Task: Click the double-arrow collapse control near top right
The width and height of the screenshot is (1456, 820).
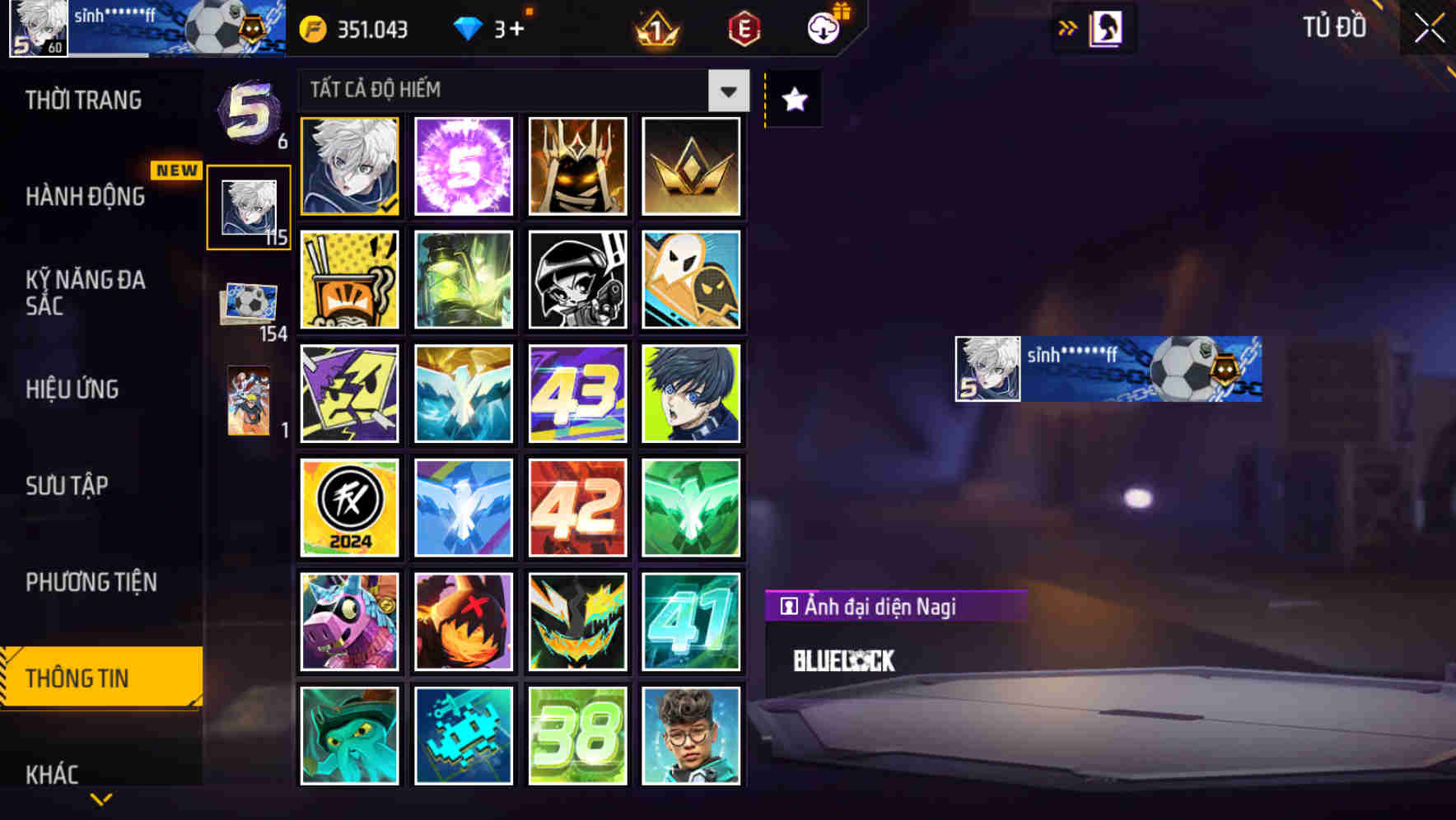Action: tap(1067, 27)
